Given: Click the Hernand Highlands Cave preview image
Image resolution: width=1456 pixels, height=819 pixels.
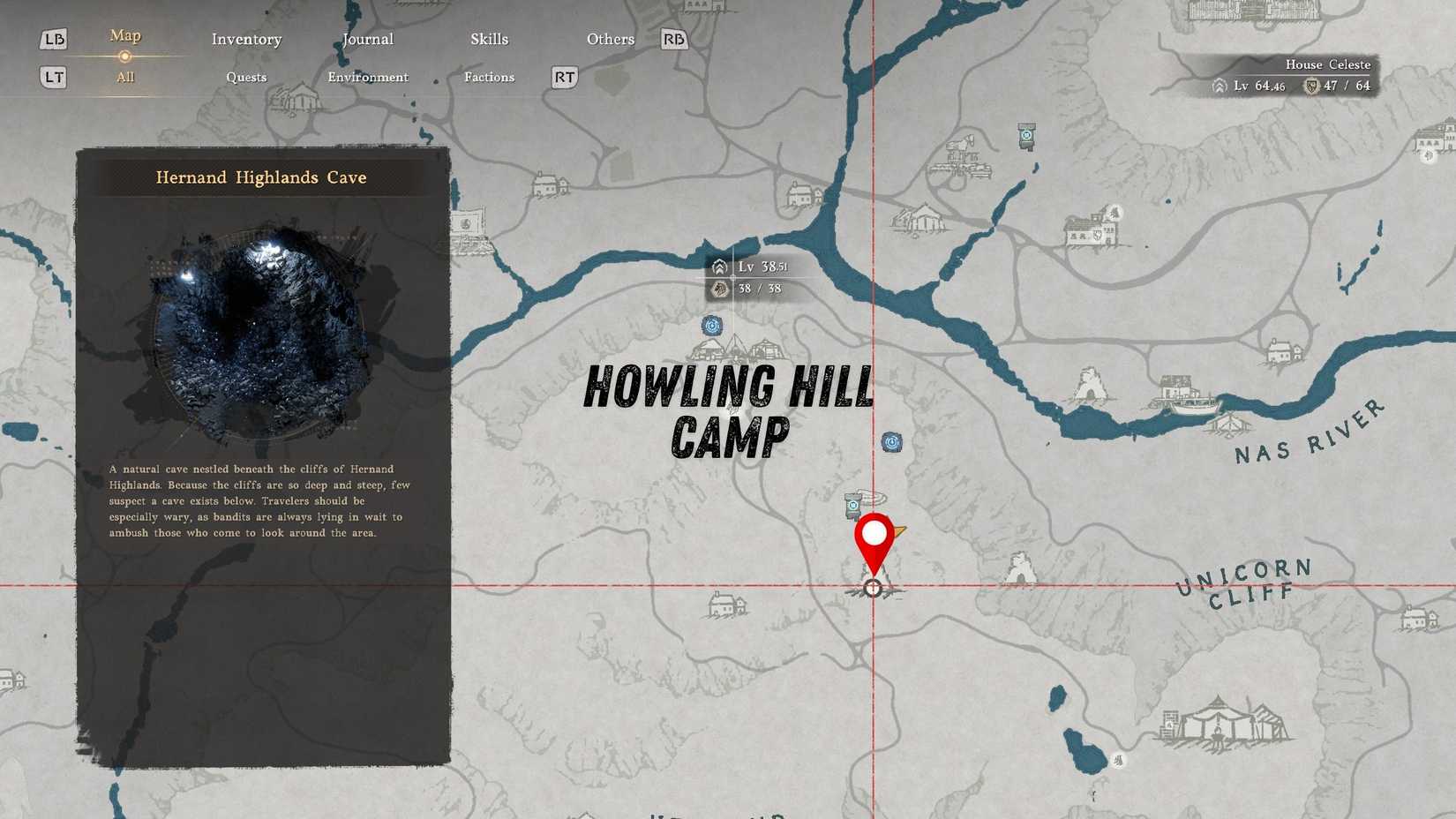Looking at the screenshot, I should pos(260,327).
